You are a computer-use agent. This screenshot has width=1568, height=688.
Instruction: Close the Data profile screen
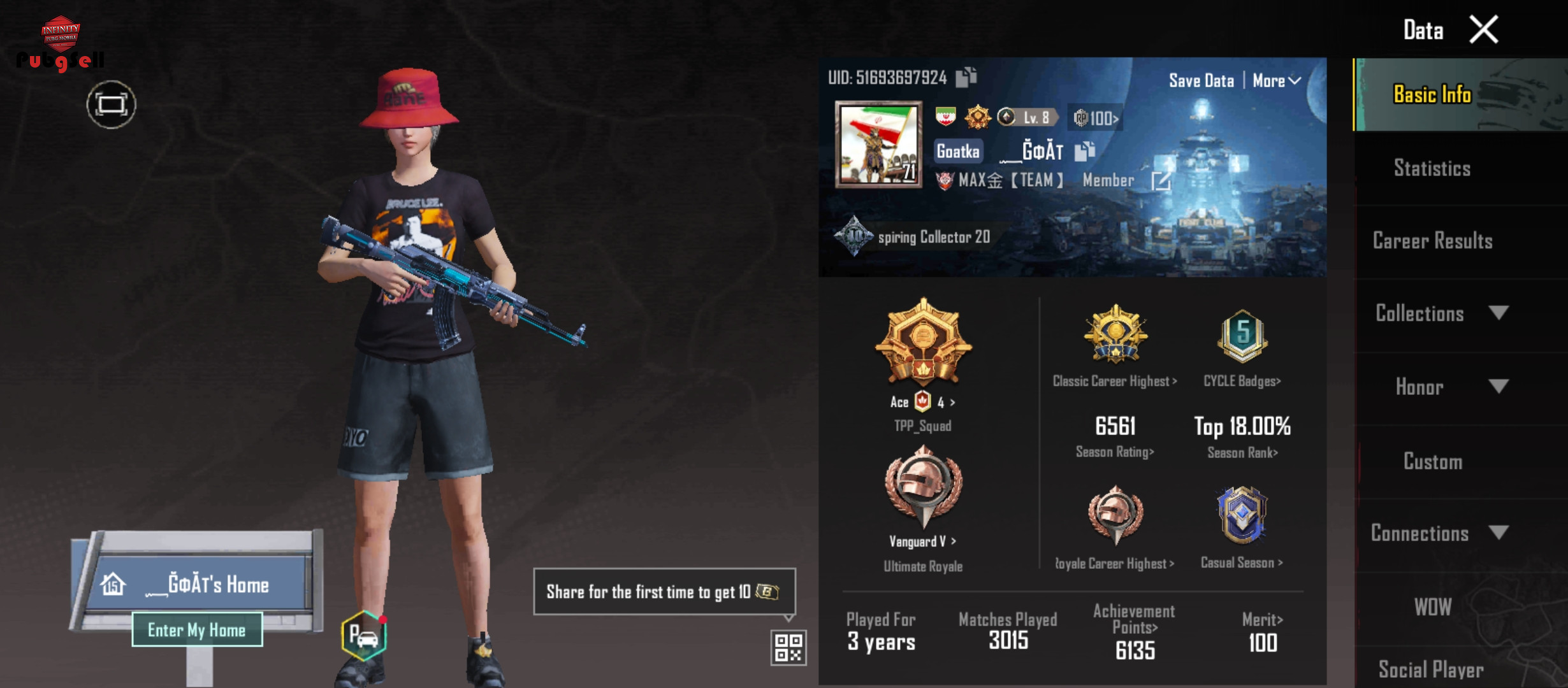(1484, 30)
